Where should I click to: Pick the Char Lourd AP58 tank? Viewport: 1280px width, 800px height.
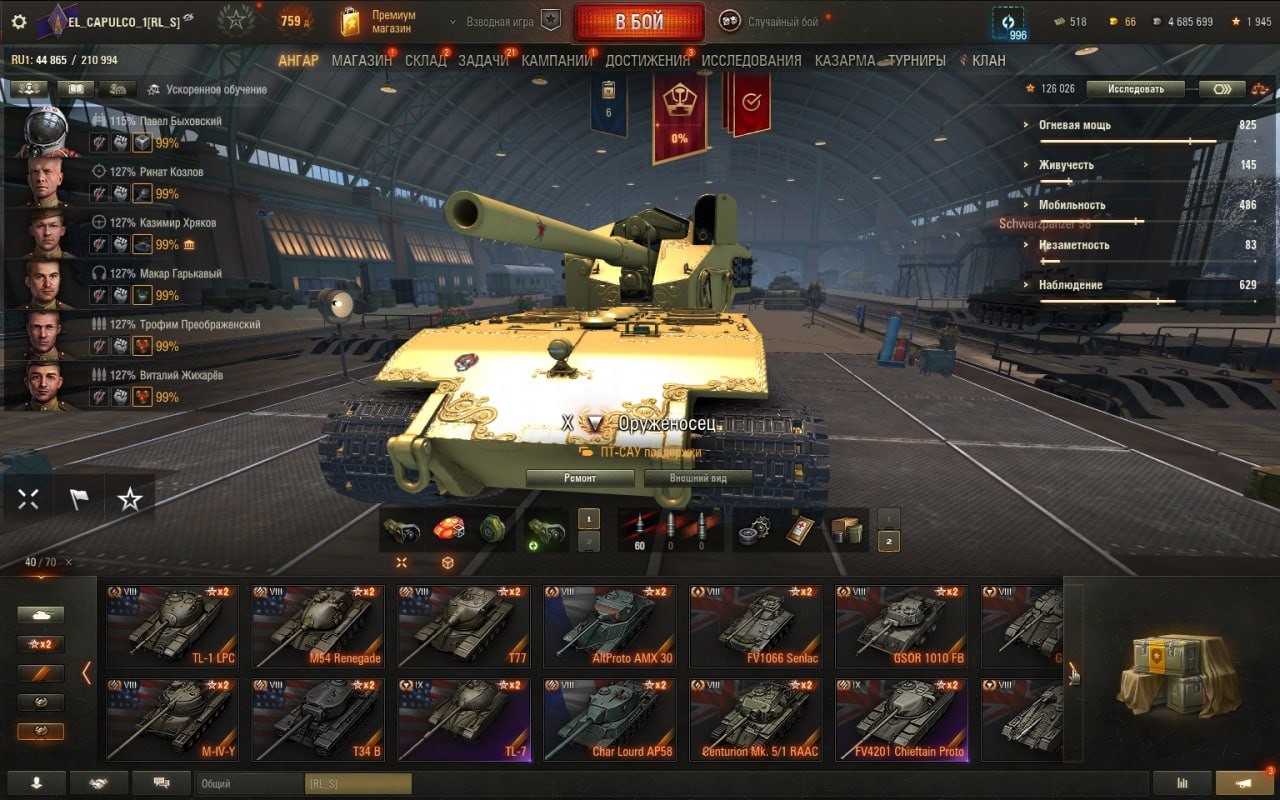610,720
